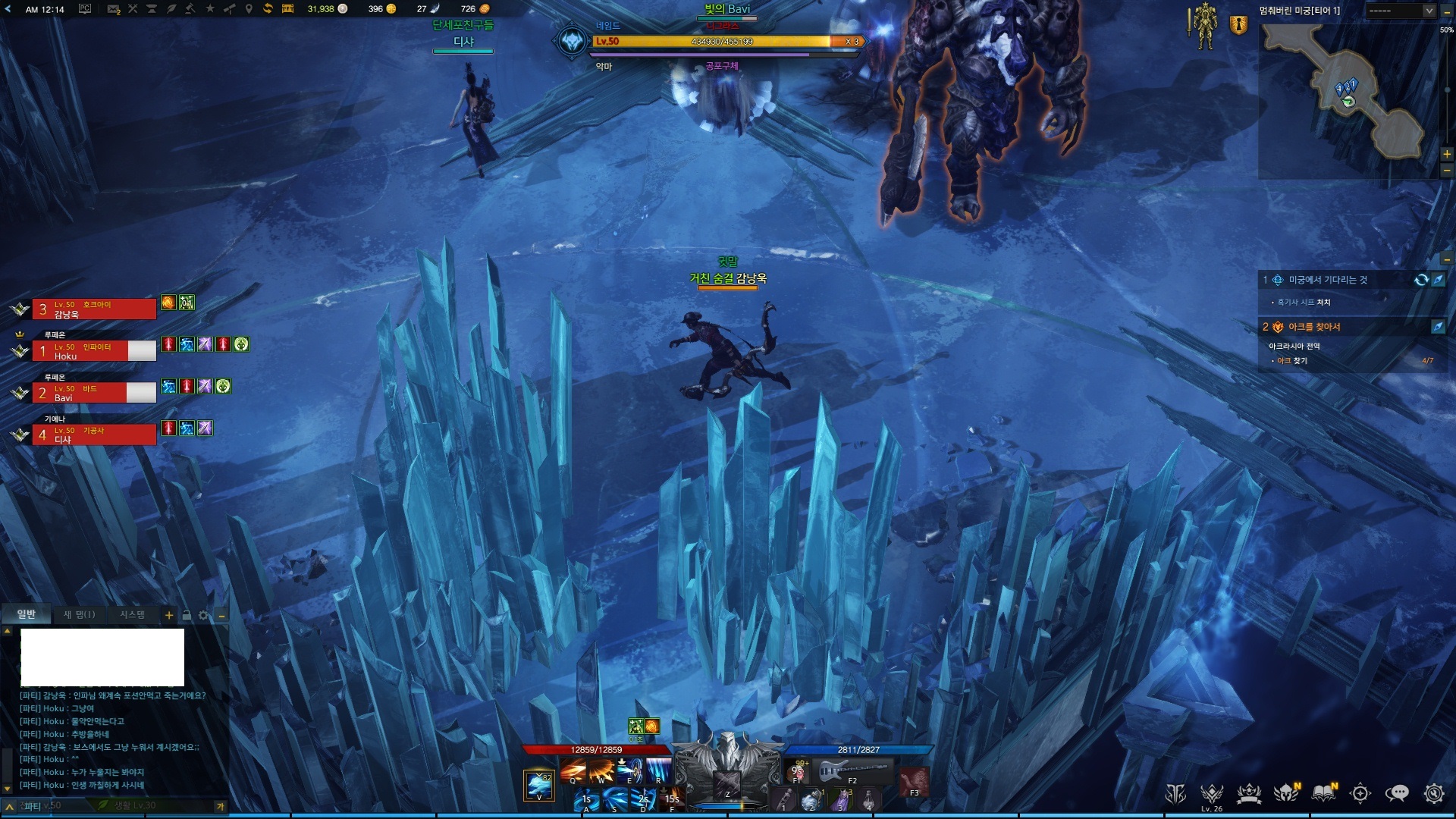Open the auction gavel icon
The width and height of the screenshot is (1456, 819).
(x=190, y=9)
